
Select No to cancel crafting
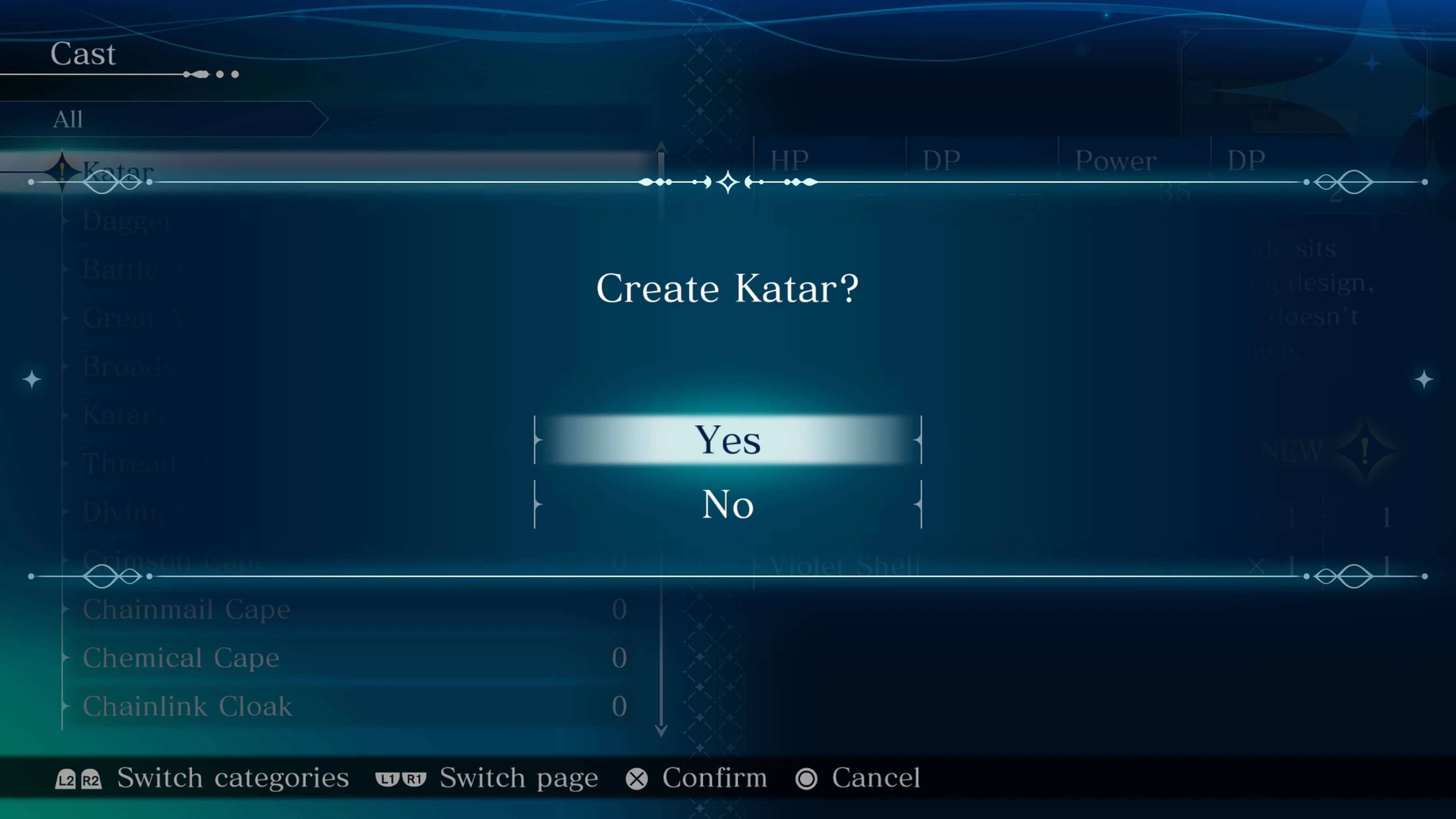[x=728, y=505]
